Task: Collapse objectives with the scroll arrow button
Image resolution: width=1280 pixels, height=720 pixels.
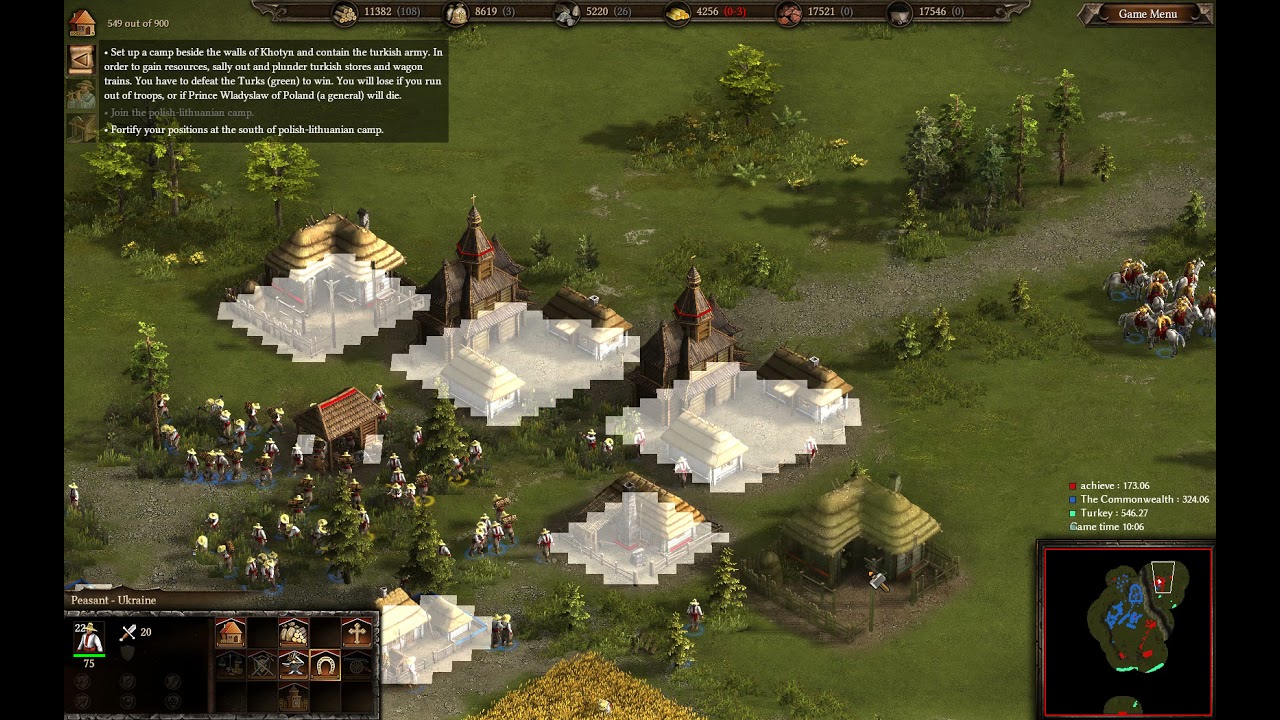Action: click(81, 59)
